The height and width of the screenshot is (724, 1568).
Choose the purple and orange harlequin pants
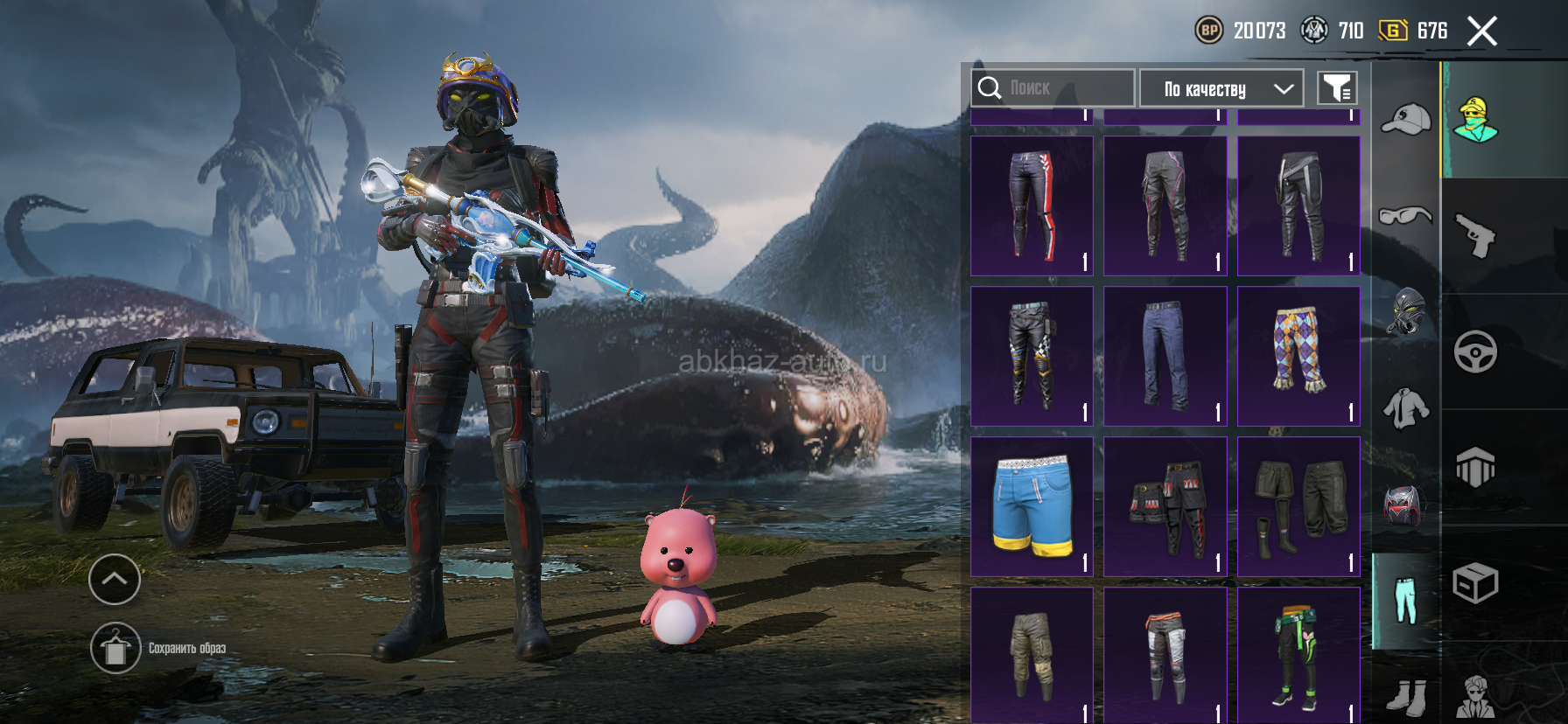click(x=1299, y=356)
